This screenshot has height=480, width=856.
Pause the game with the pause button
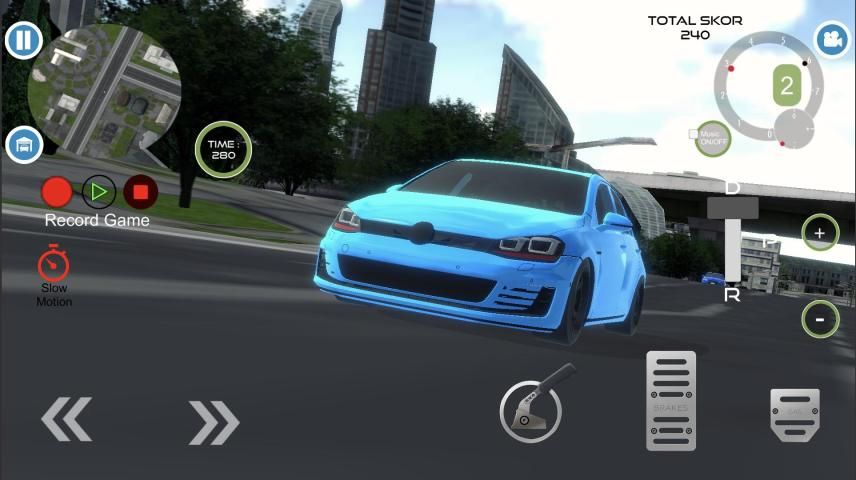pos(22,41)
